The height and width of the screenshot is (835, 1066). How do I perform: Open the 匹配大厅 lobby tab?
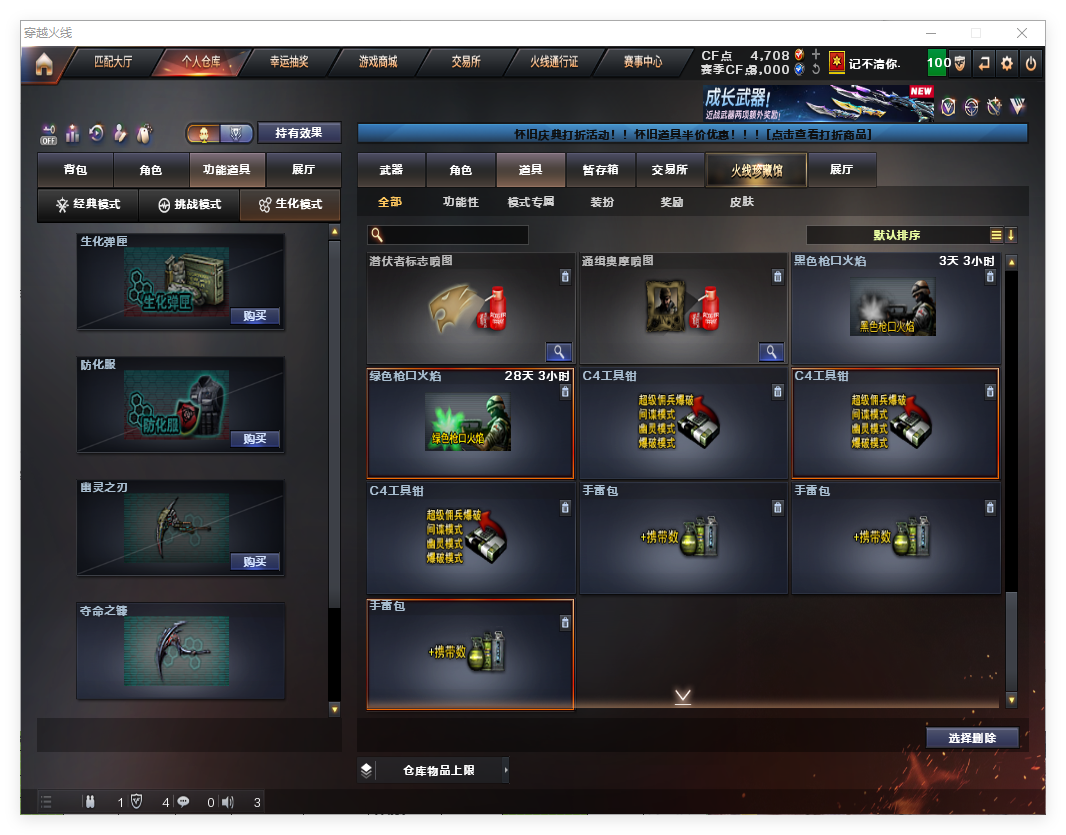[113, 62]
